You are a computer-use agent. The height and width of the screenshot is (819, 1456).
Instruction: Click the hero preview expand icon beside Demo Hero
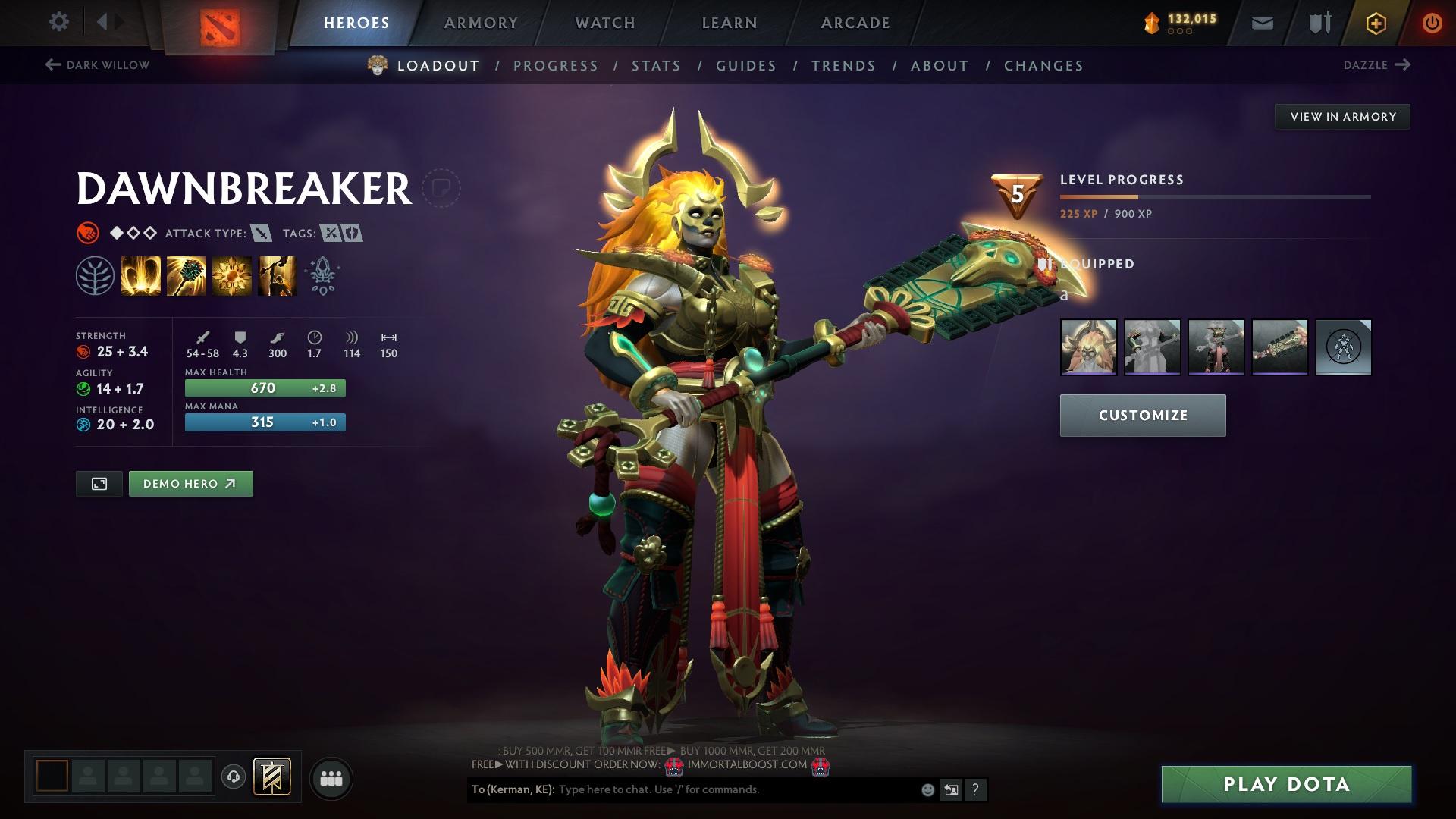point(99,483)
